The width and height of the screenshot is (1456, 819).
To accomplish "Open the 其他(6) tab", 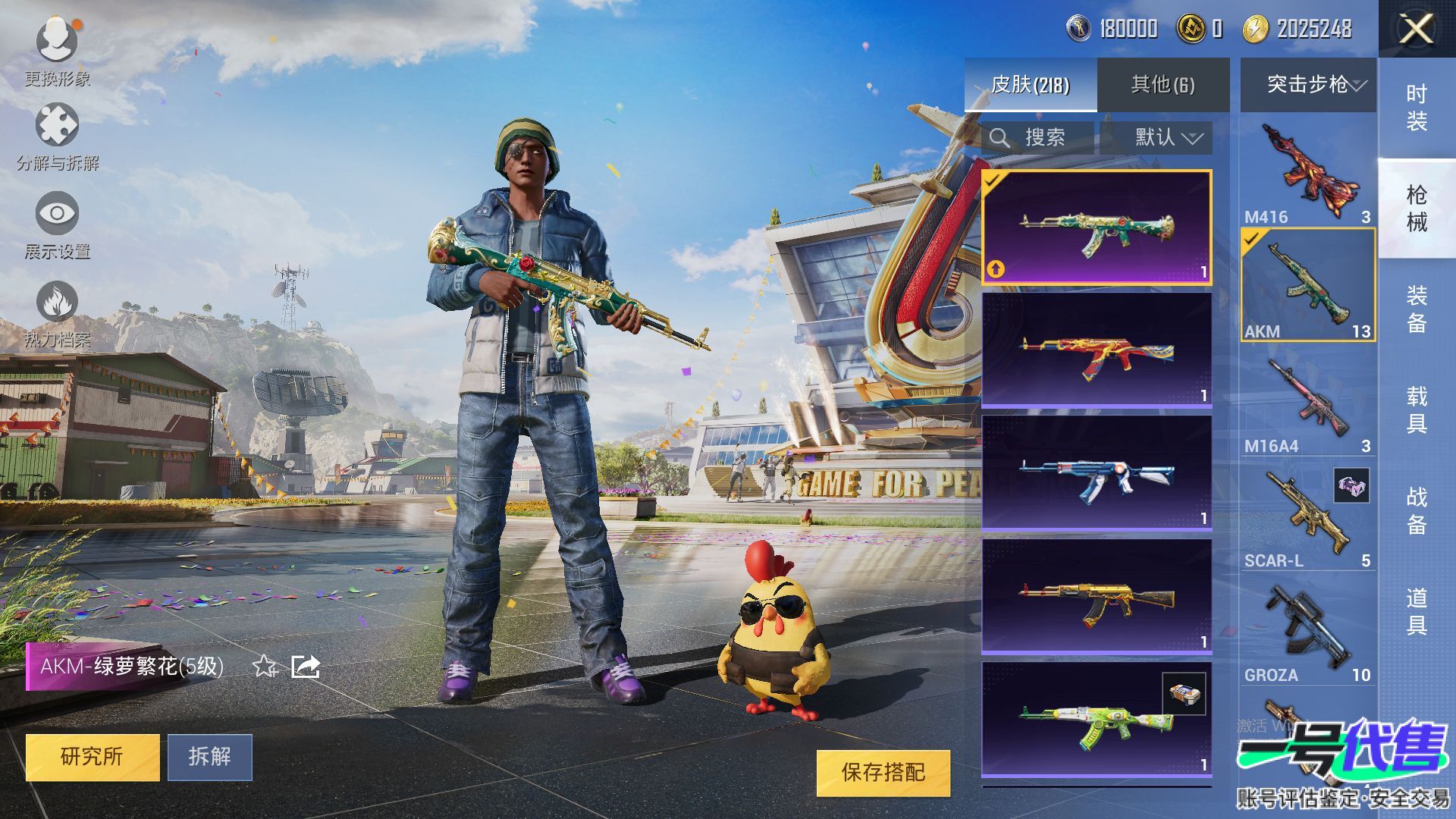I will [x=1163, y=85].
